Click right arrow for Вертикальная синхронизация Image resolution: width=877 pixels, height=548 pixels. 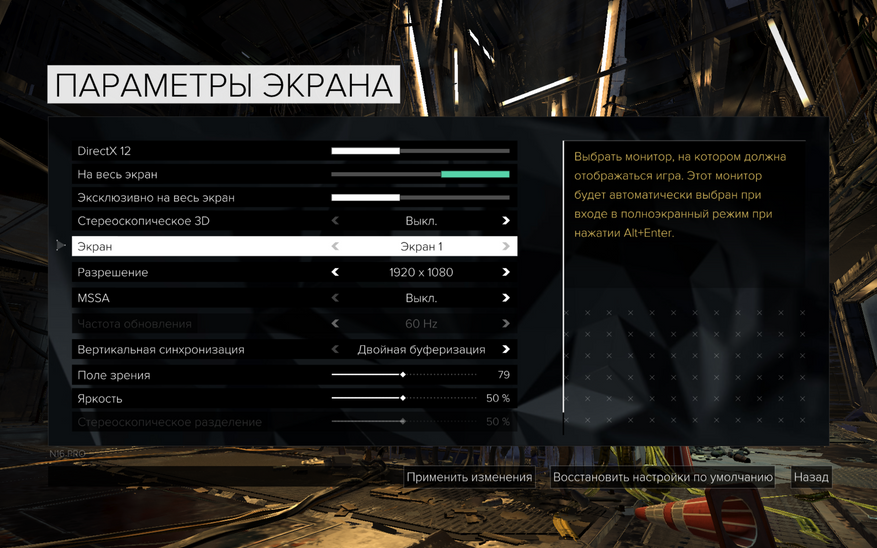click(x=506, y=350)
